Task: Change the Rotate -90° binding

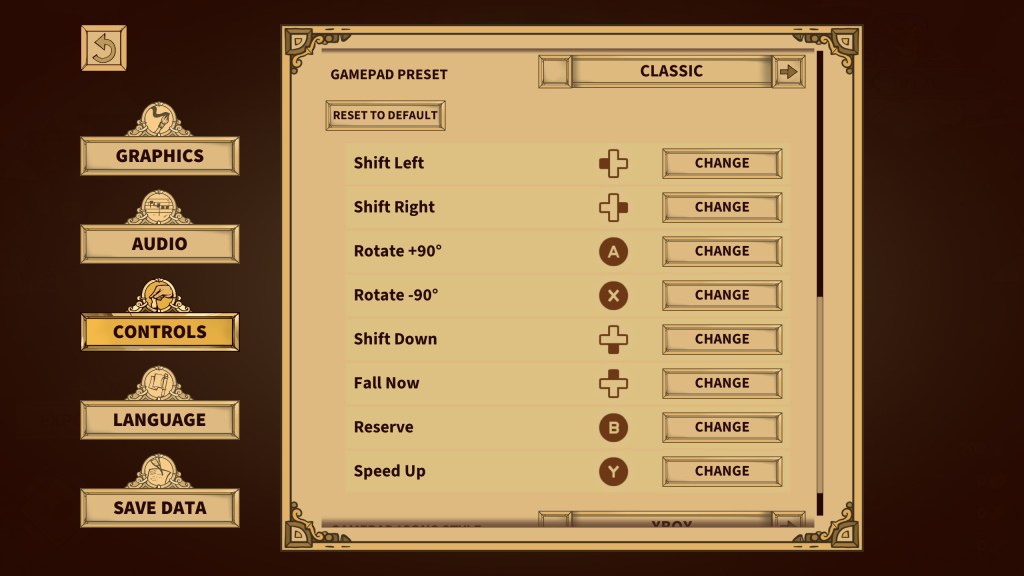Action: (x=722, y=295)
